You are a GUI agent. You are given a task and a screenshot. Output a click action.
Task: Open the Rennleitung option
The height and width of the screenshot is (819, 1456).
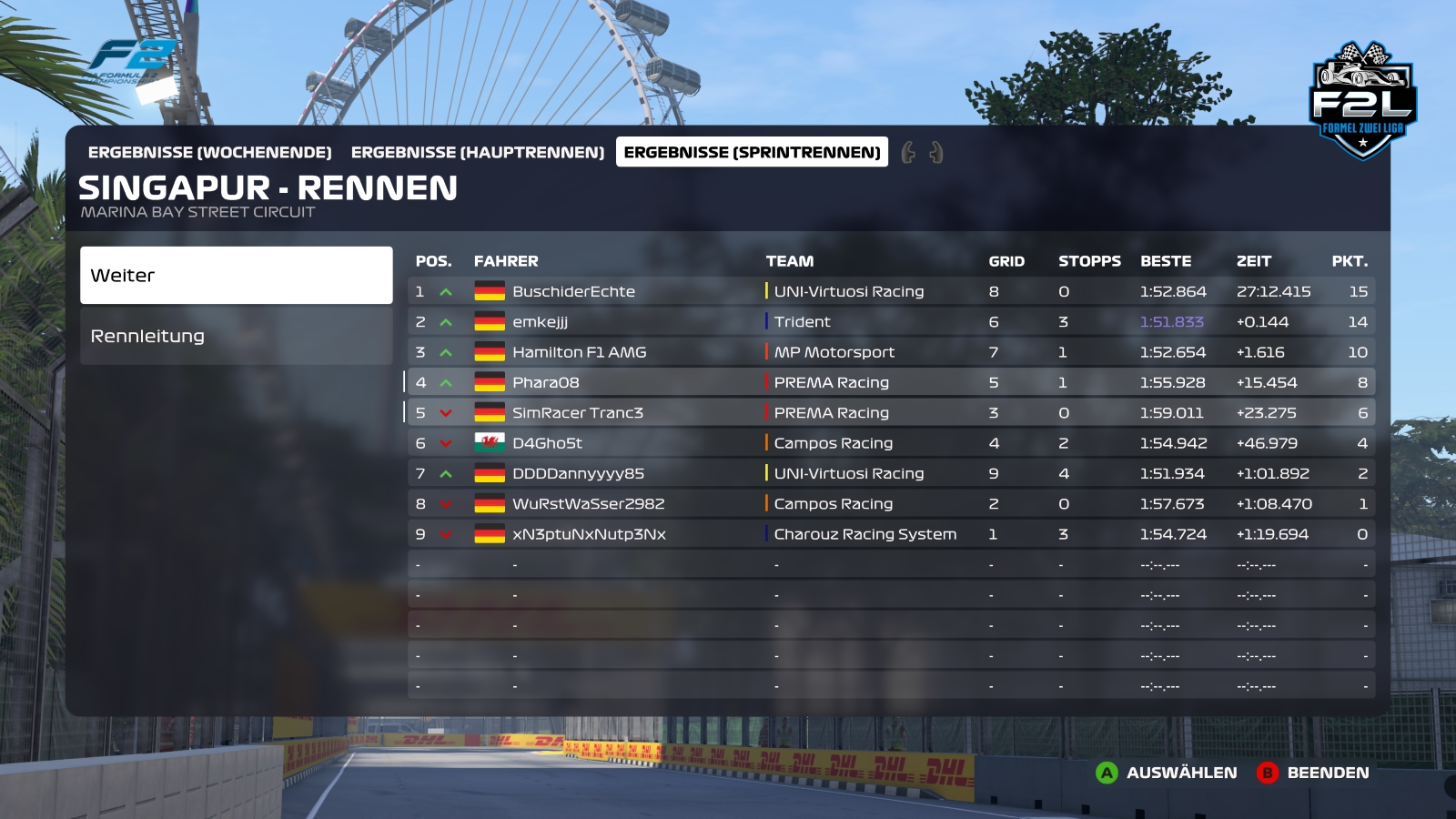(236, 336)
